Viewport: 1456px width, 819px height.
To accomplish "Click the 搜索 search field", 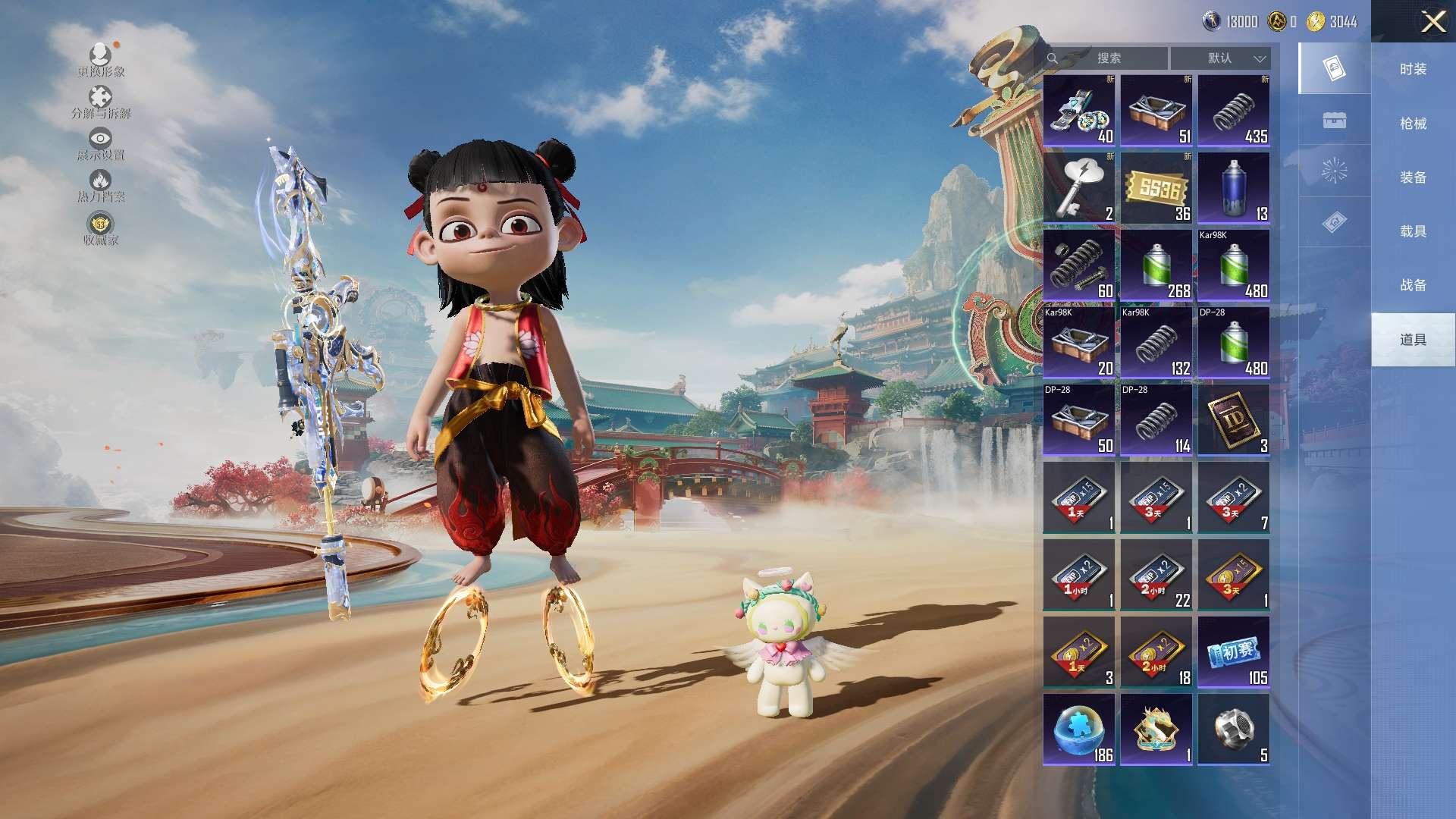I will tap(1107, 58).
